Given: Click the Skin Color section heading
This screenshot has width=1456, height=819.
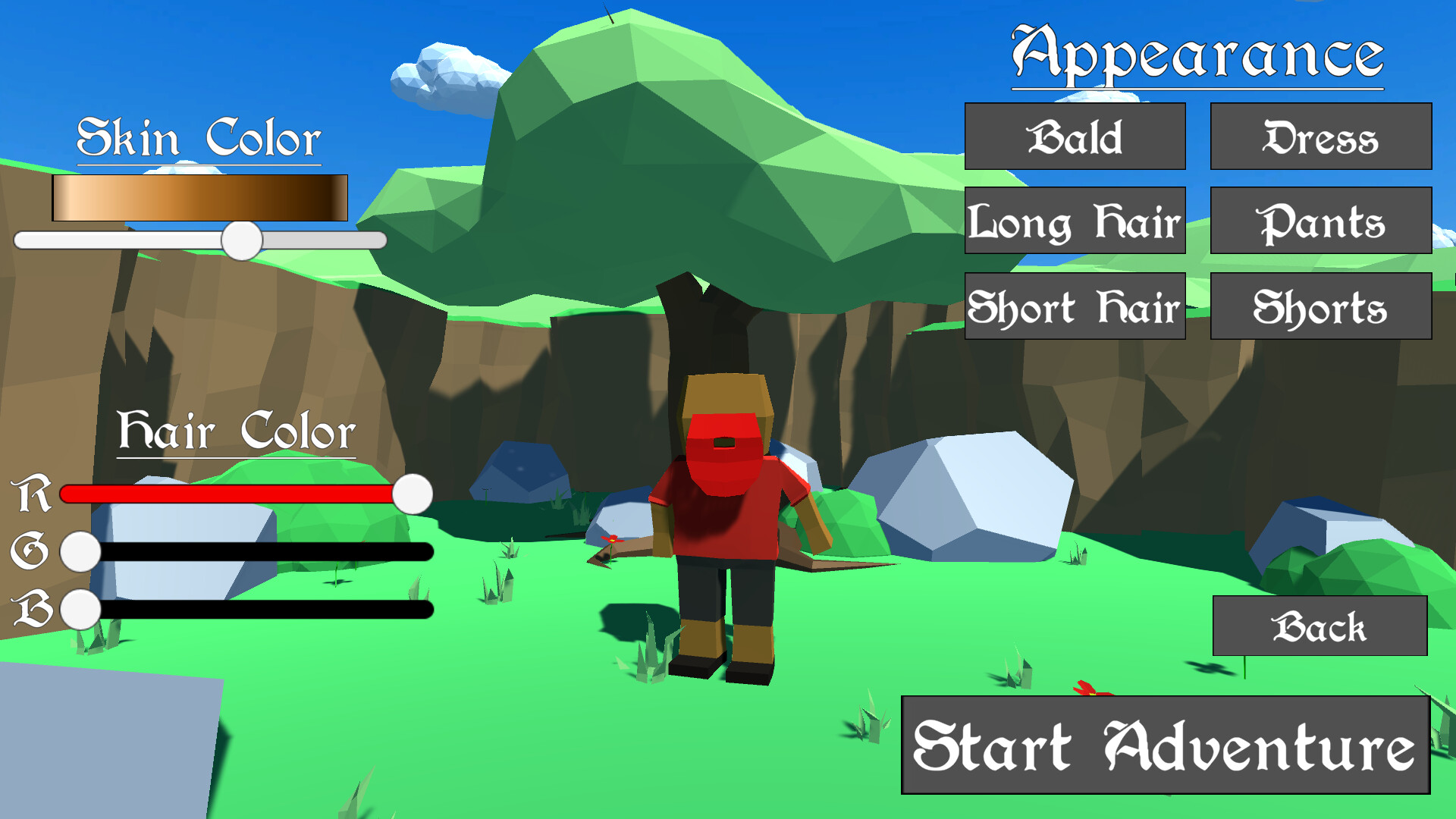Looking at the screenshot, I should [199, 136].
